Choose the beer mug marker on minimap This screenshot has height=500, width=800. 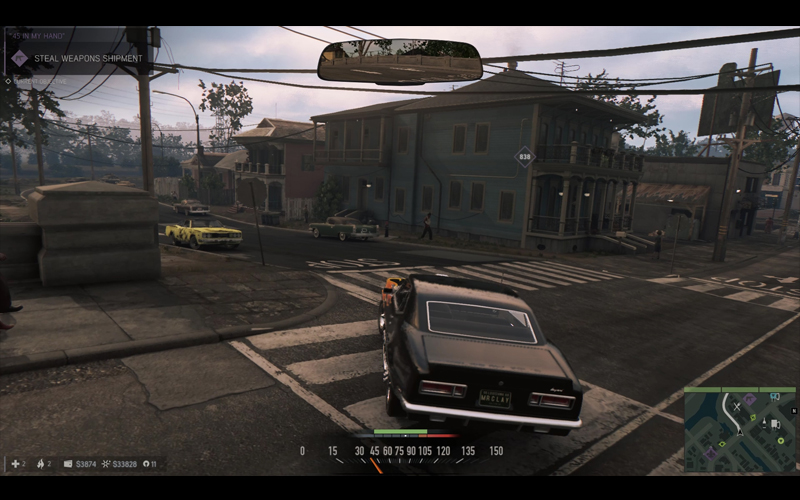tap(775, 424)
